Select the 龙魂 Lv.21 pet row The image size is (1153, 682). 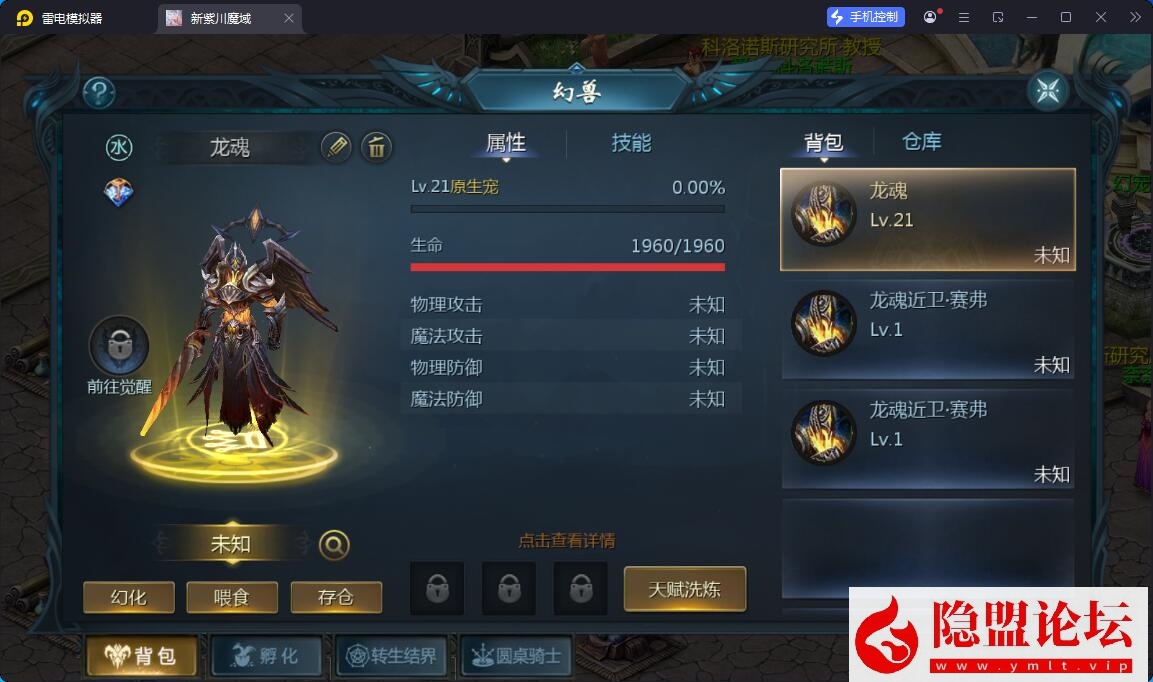(x=927, y=219)
